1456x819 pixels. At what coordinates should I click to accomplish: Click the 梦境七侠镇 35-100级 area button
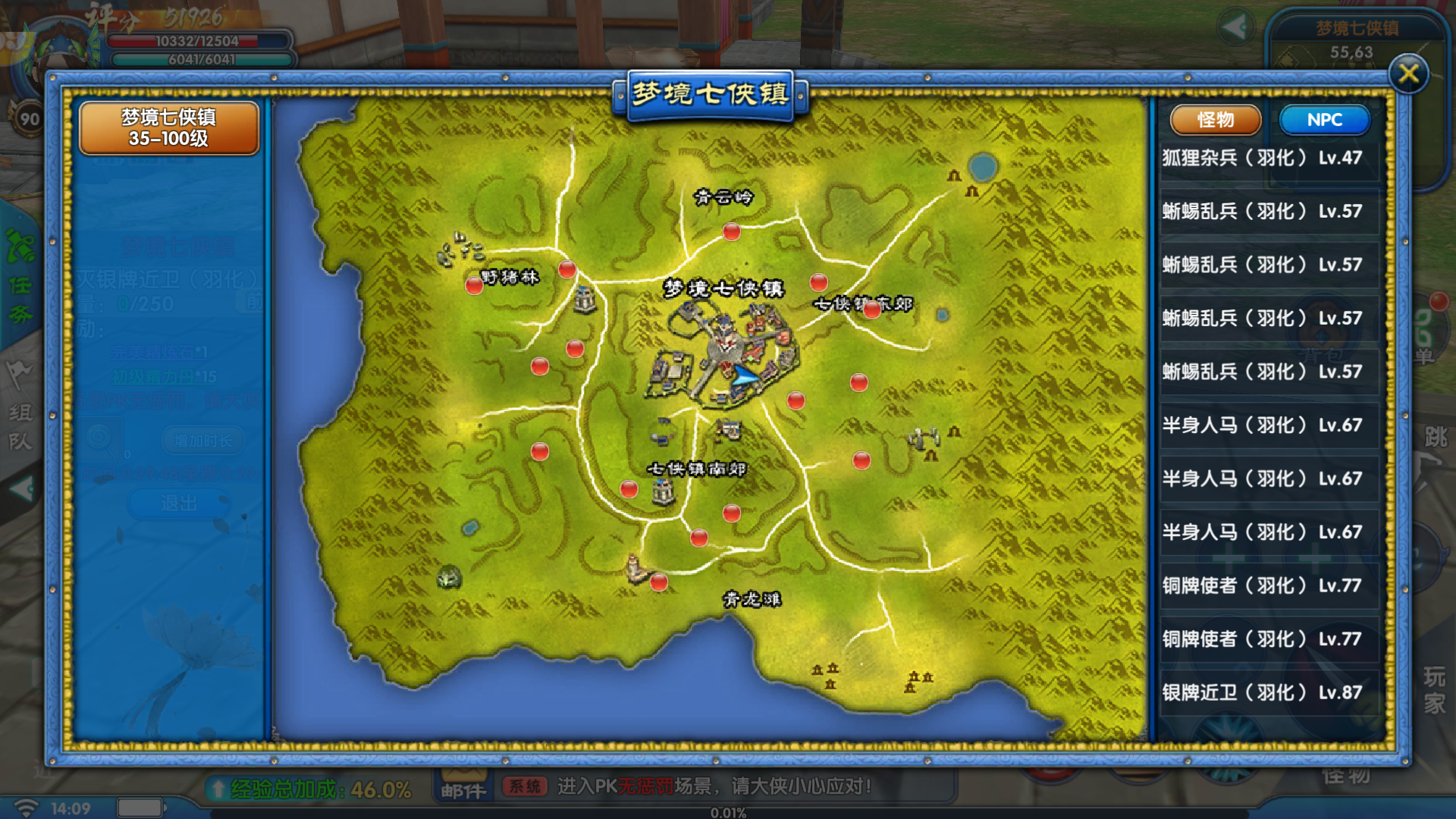point(168,128)
